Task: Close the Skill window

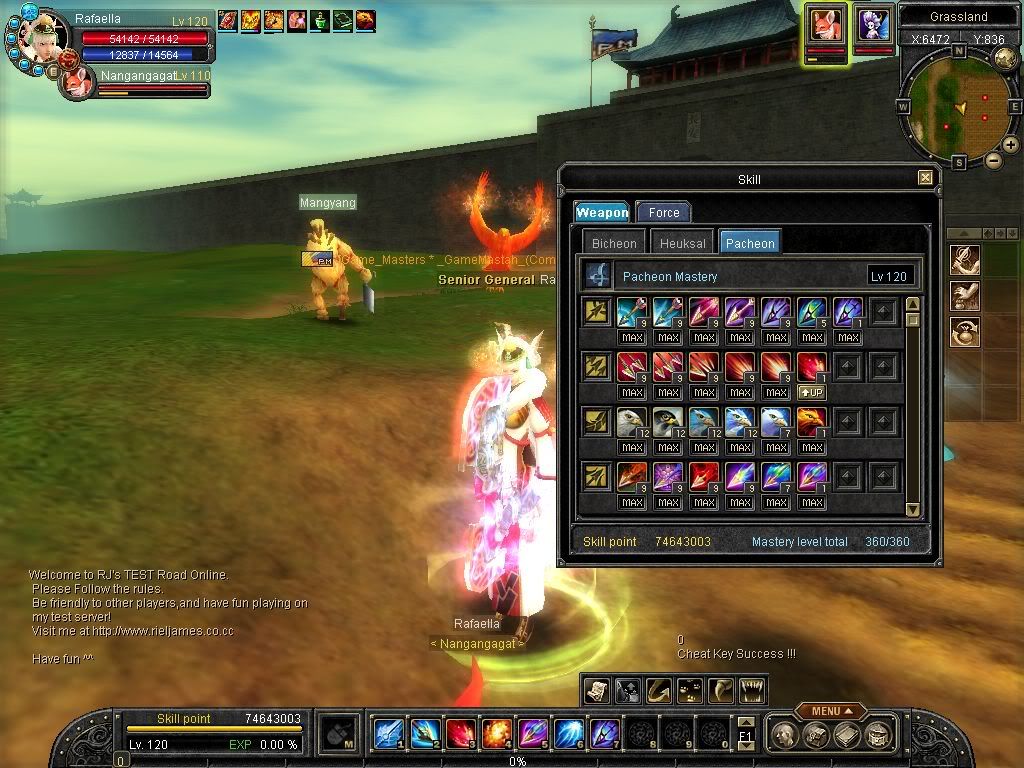Action: click(x=925, y=178)
